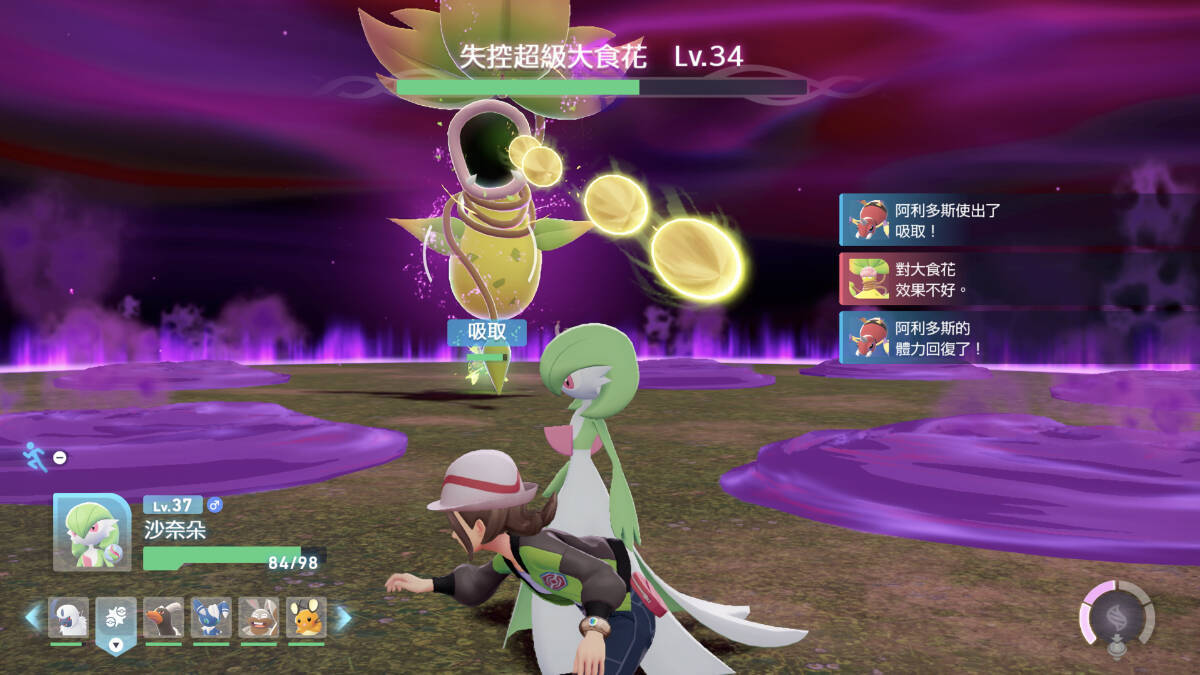Select Absol in the party bar
This screenshot has height=675, width=1200.
(68, 619)
